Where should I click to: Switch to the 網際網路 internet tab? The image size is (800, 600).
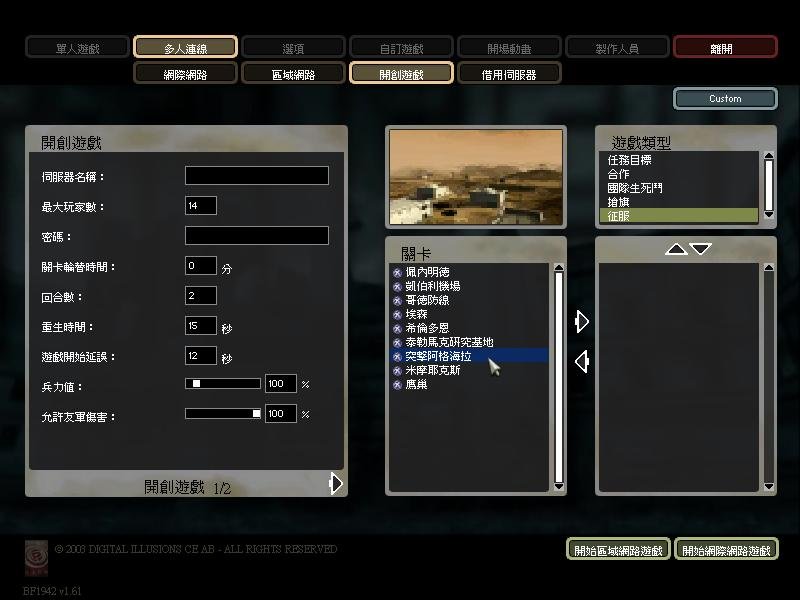tap(185, 73)
